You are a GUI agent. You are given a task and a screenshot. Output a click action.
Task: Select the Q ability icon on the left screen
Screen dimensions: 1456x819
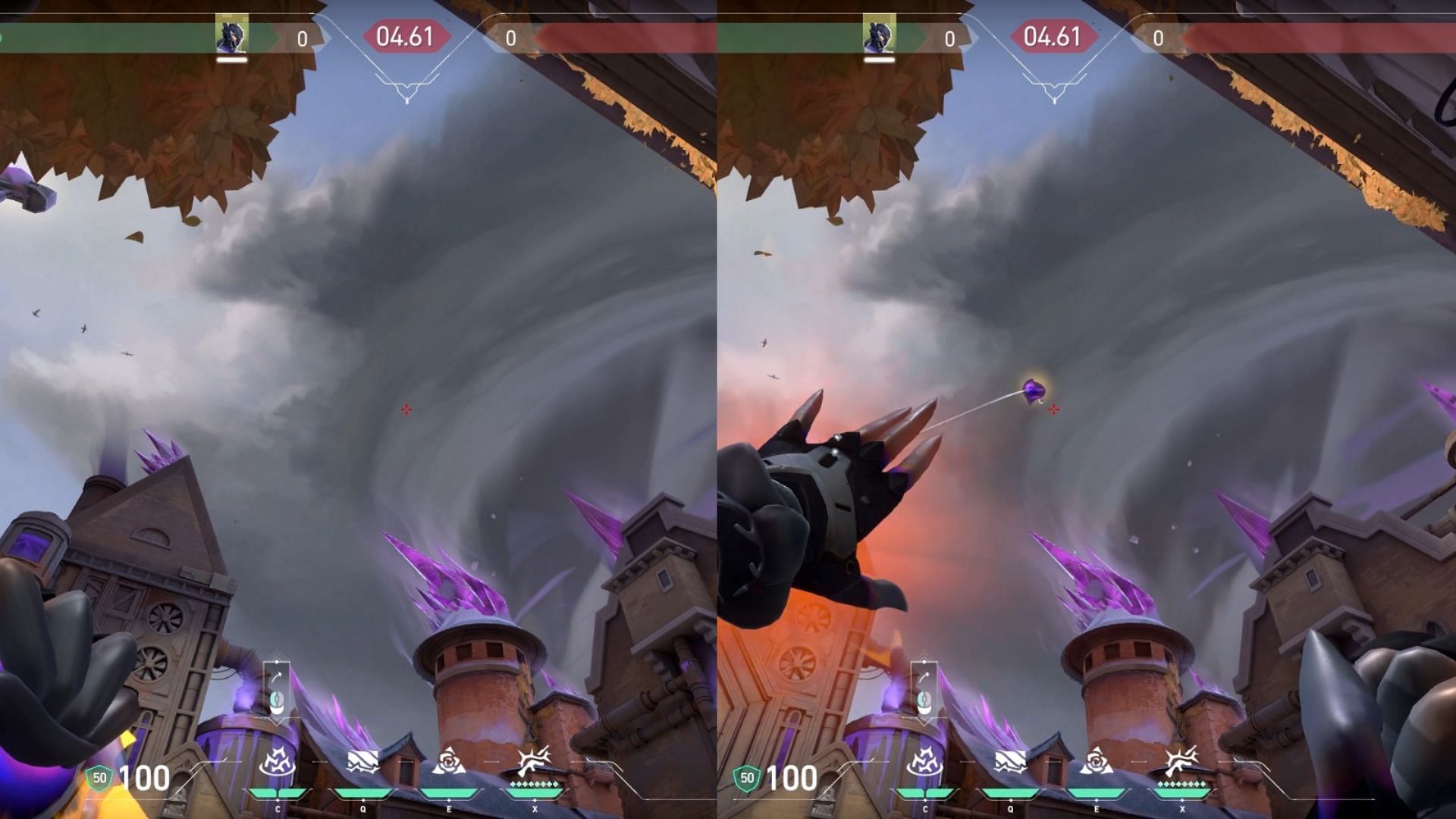click(x=362, y=762)
